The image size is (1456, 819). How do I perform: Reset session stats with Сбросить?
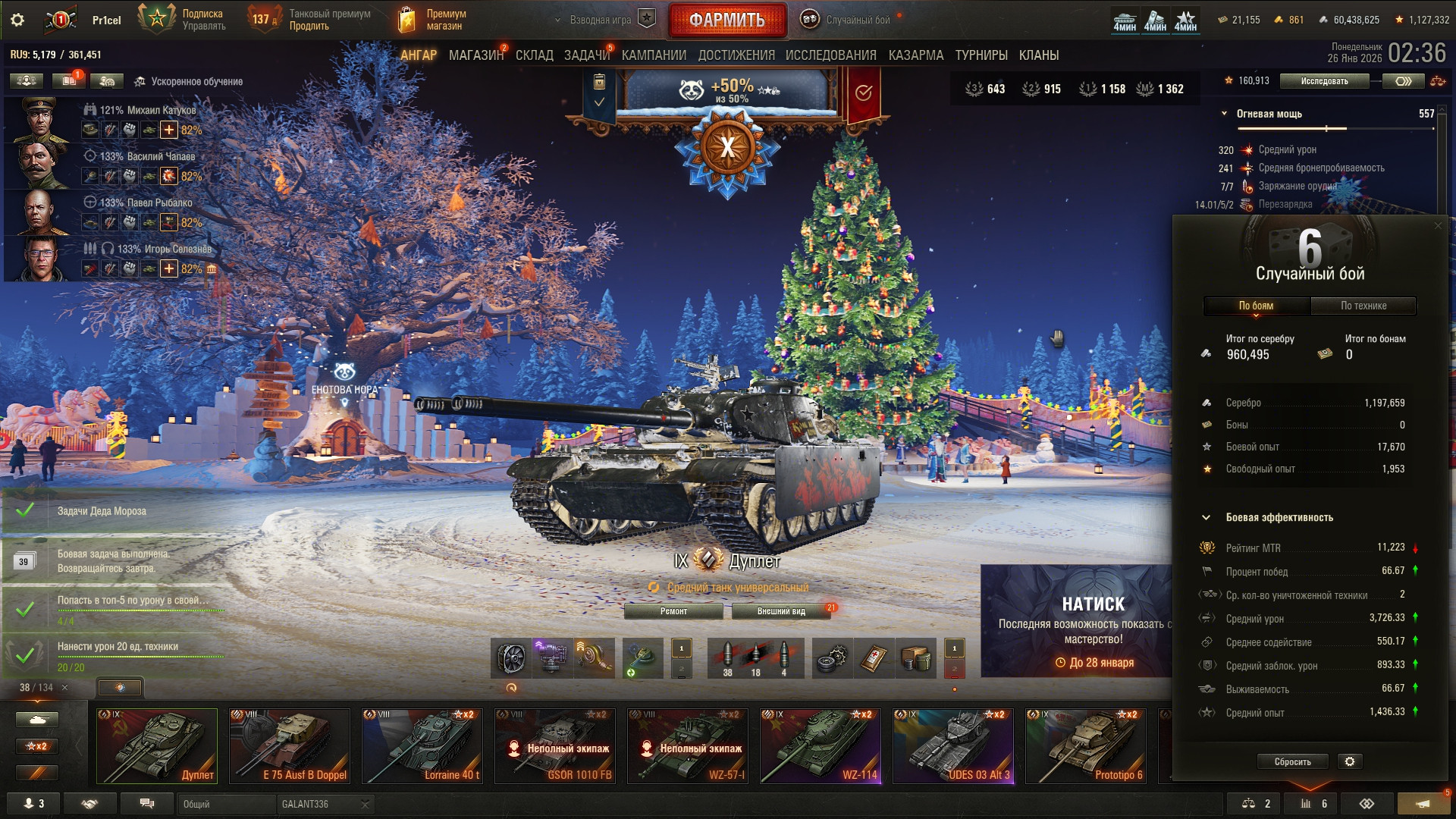[1292, 761]
